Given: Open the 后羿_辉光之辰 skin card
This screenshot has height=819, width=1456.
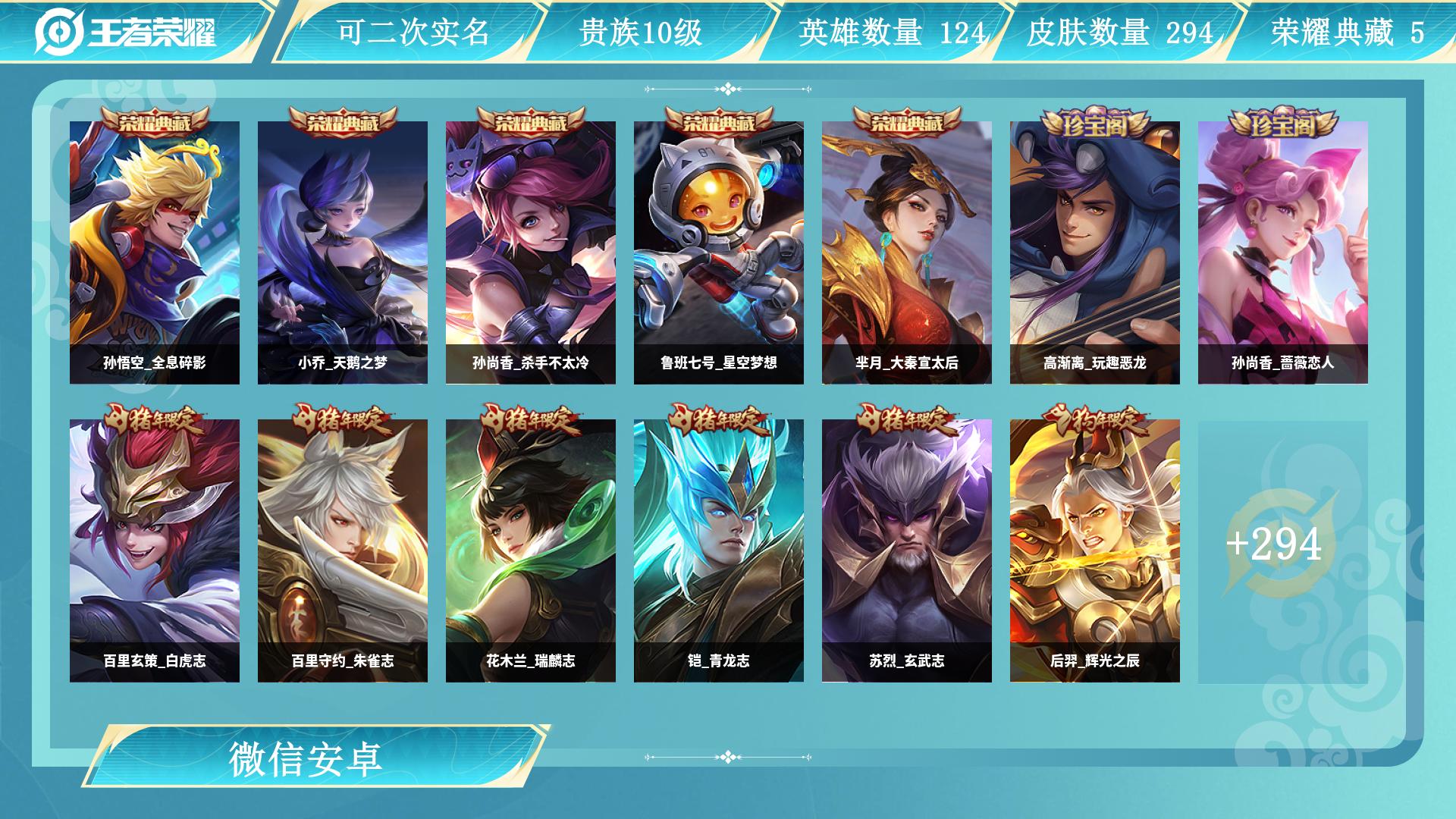Looking at the screenshot, I should click(1095, 551).
